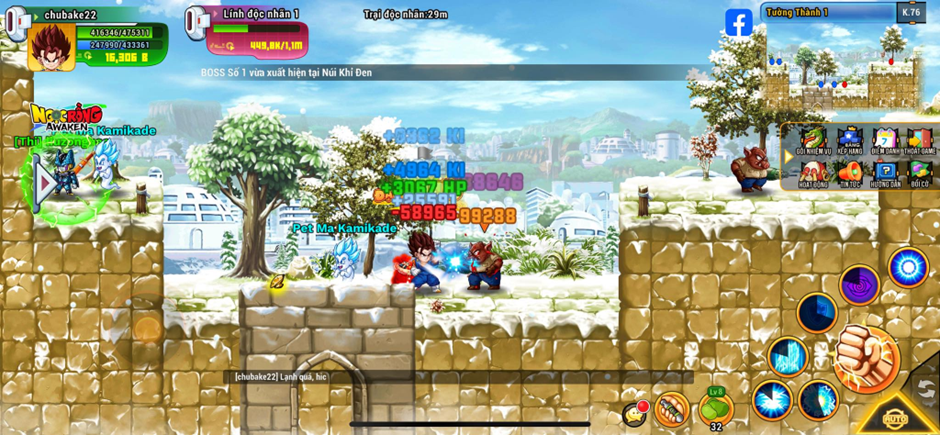Open the Hướng Dẫn question mark guide
Screen dimensions: 940x435
point(884,174)
